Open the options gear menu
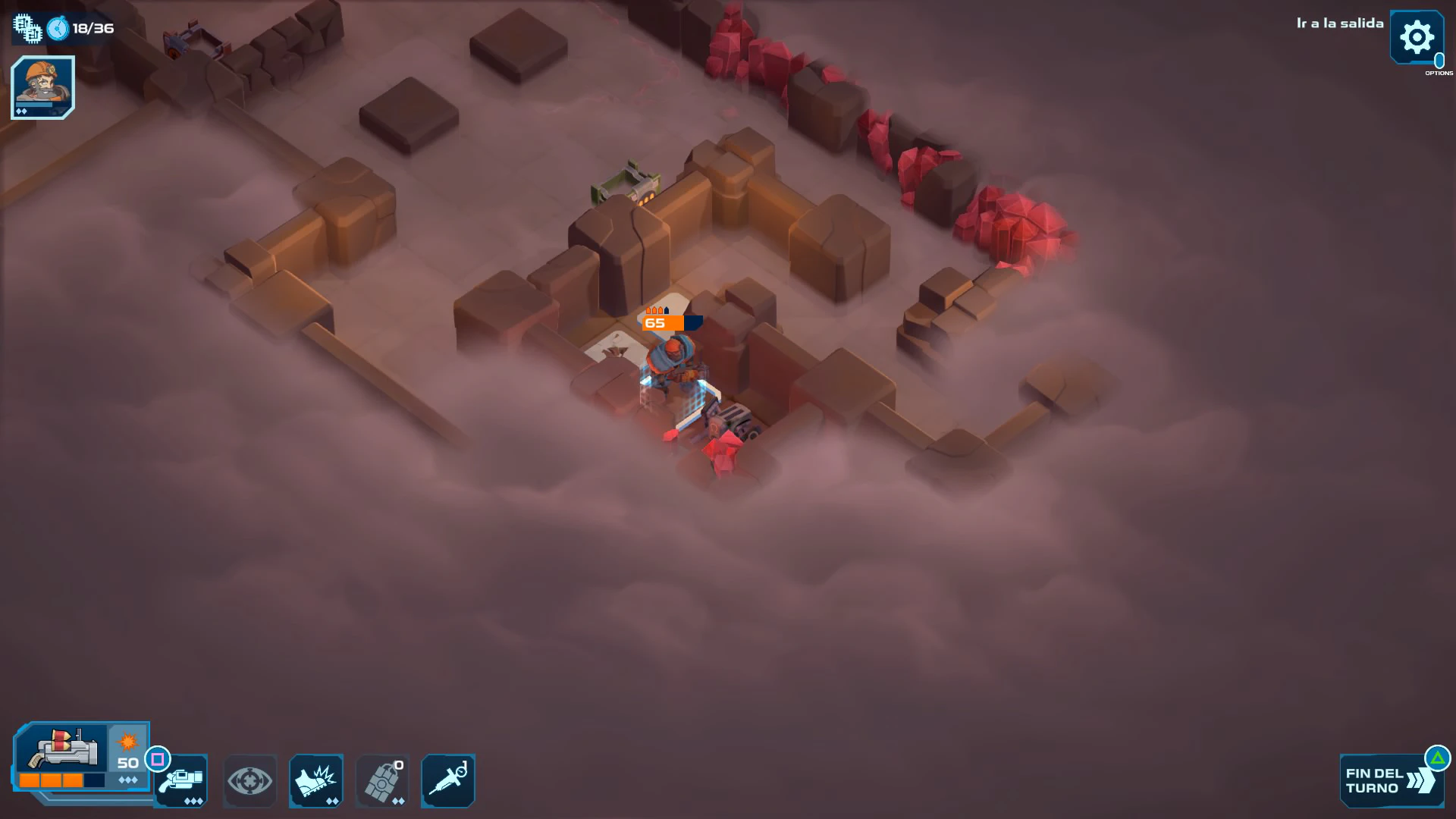Image resolution: width=1456 pixels, height=819 pixels. pos(1416,37)
